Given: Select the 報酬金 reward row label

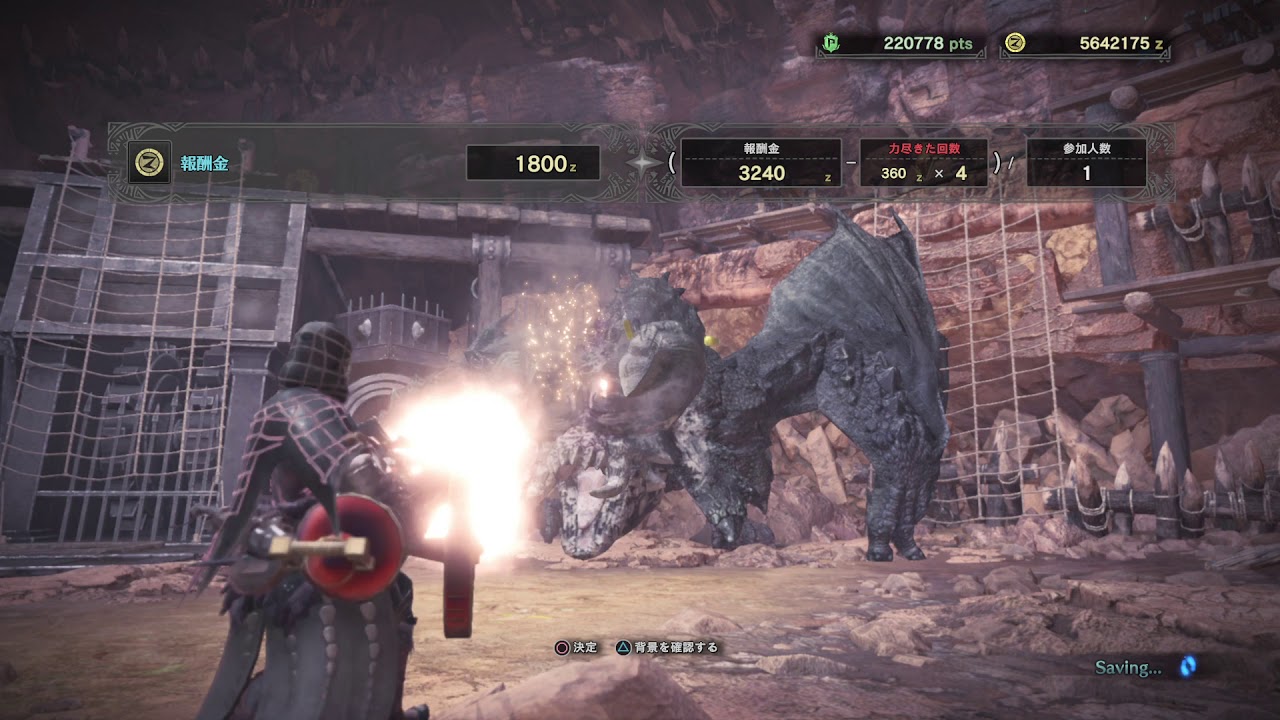Looking at the screenshot, I should point(204,164).
